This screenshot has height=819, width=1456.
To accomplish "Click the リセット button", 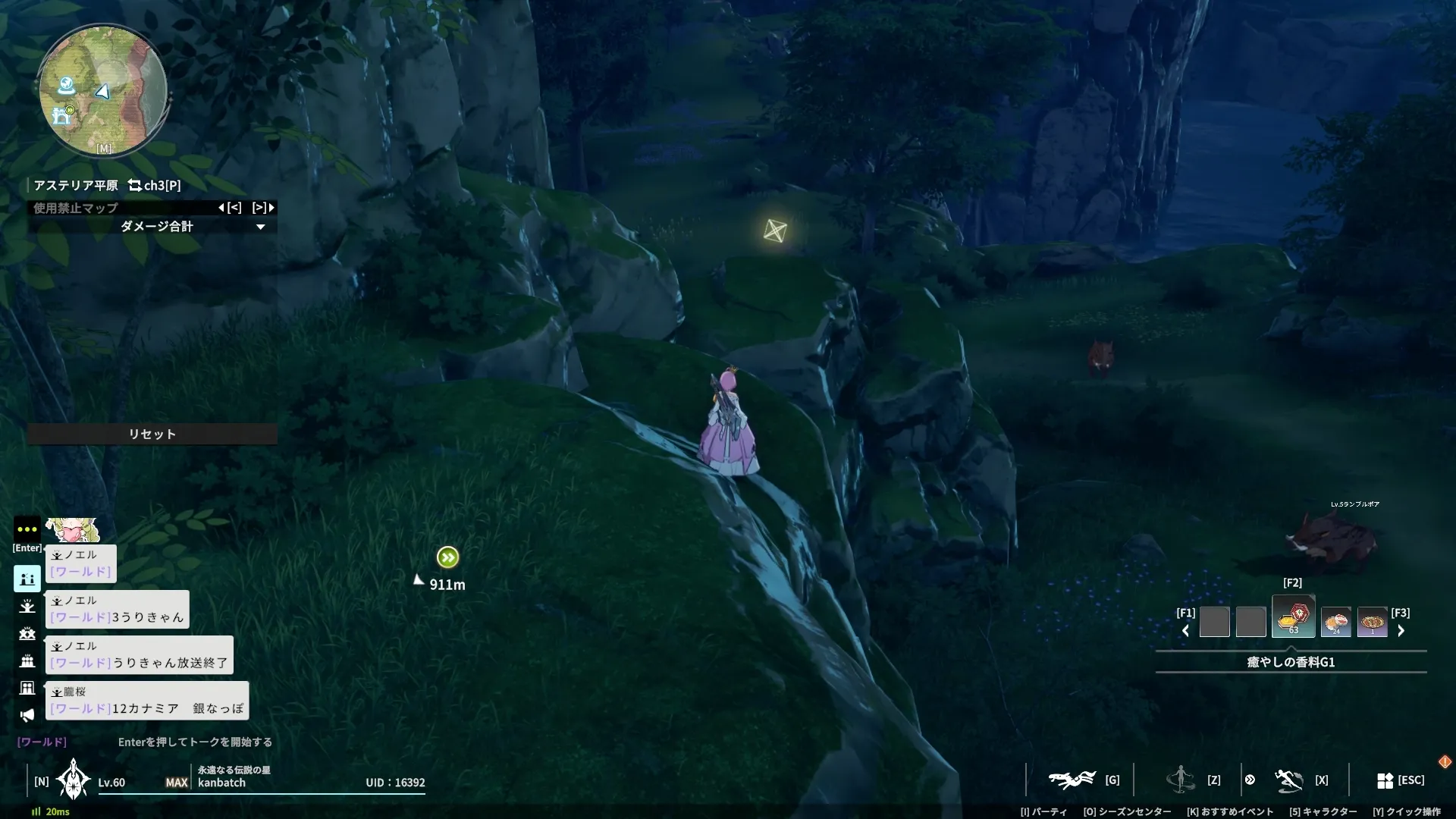I will tap(152, 434).
